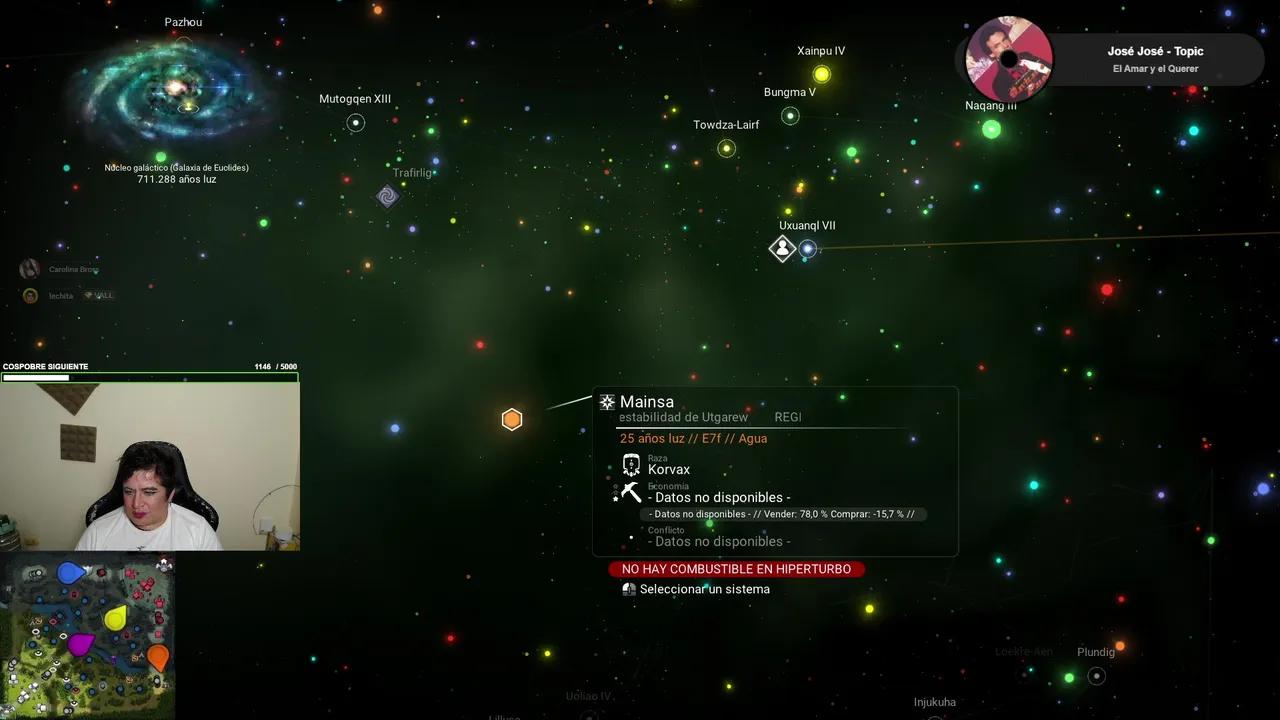Select the green Naqang III star
Image resolution: width=1280 pixels, height=720 pixels.
click(x=991, y=129)
